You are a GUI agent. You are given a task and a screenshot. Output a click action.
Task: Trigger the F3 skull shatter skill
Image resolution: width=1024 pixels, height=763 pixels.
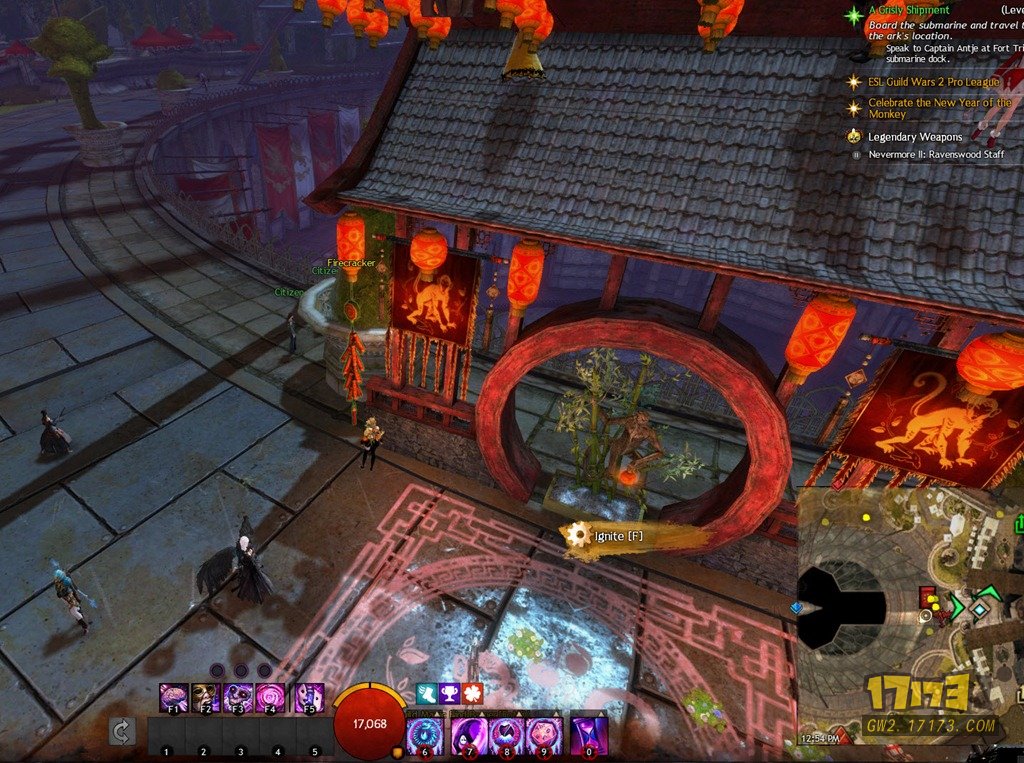coord(238,697)
